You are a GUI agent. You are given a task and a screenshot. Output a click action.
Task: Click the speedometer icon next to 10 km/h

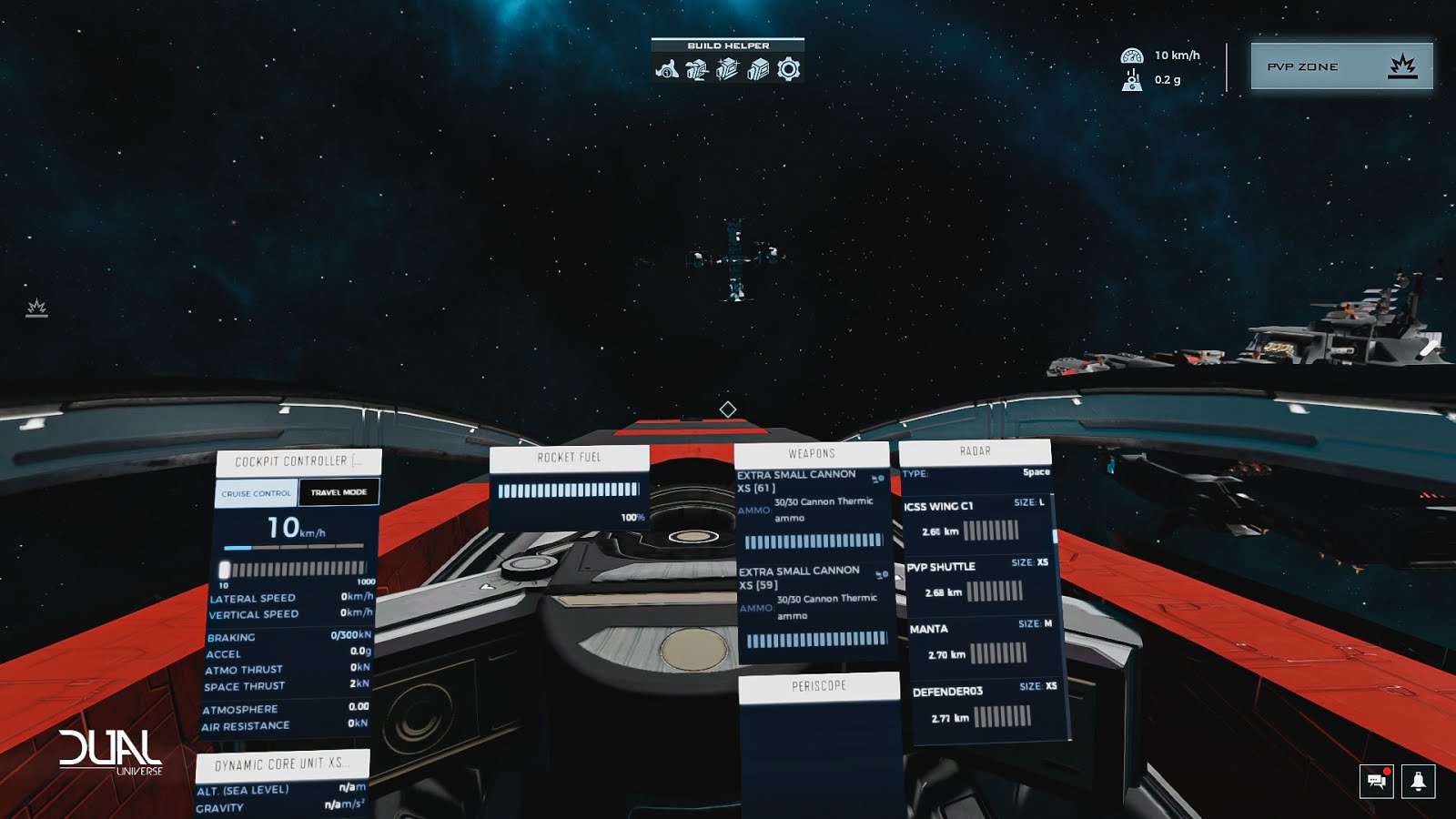tap(1131, 55)
